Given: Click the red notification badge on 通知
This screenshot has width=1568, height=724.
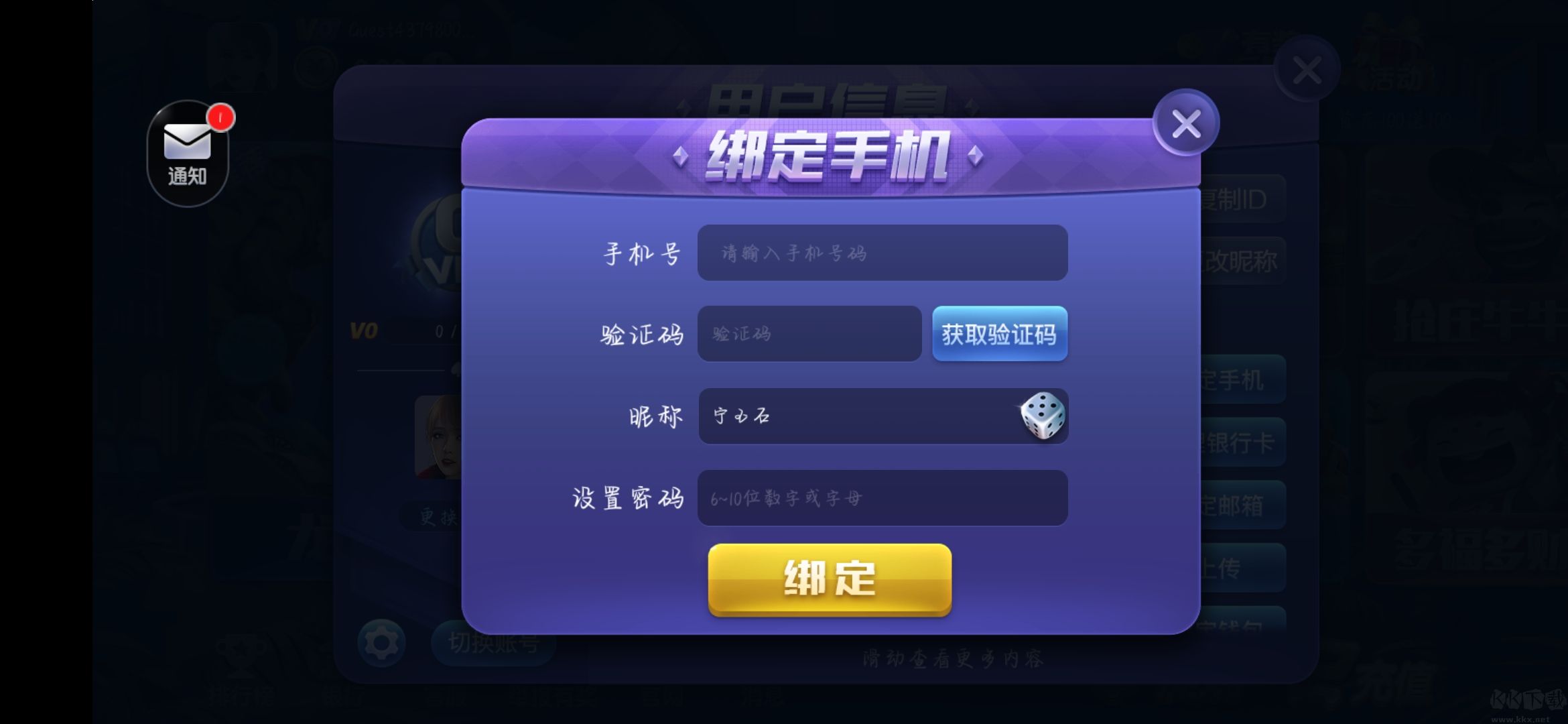Looking at the screenshot, I should click(220, 117).
